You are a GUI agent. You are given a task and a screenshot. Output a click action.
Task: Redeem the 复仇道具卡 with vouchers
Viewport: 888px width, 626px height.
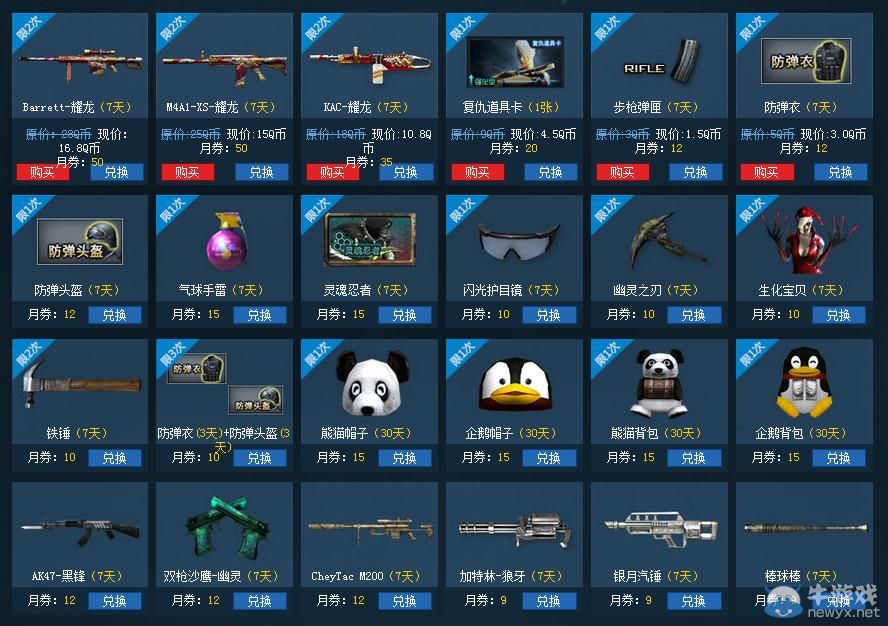click(x=550, y=172)
